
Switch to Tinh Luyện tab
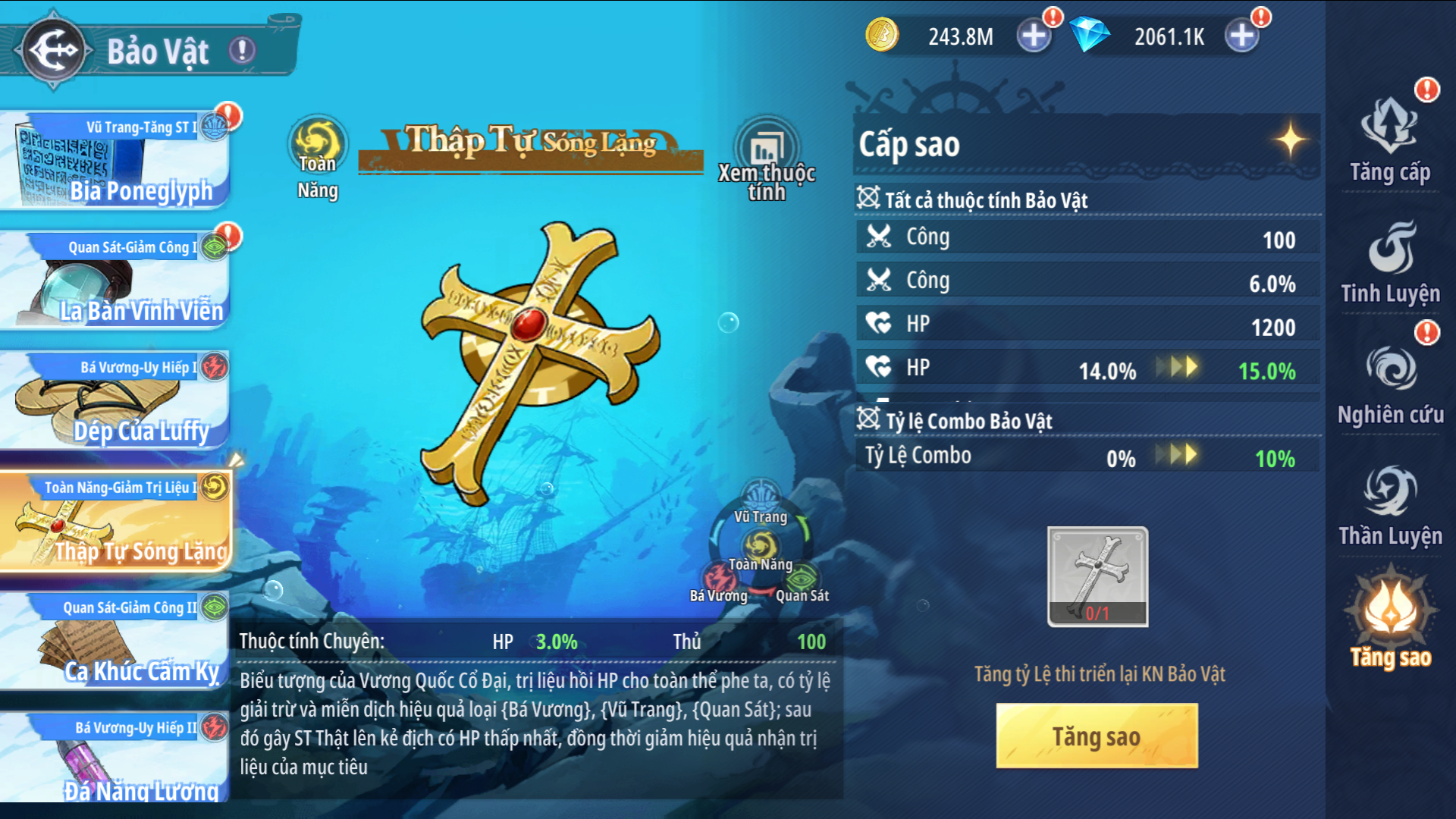pos(1390,263)
